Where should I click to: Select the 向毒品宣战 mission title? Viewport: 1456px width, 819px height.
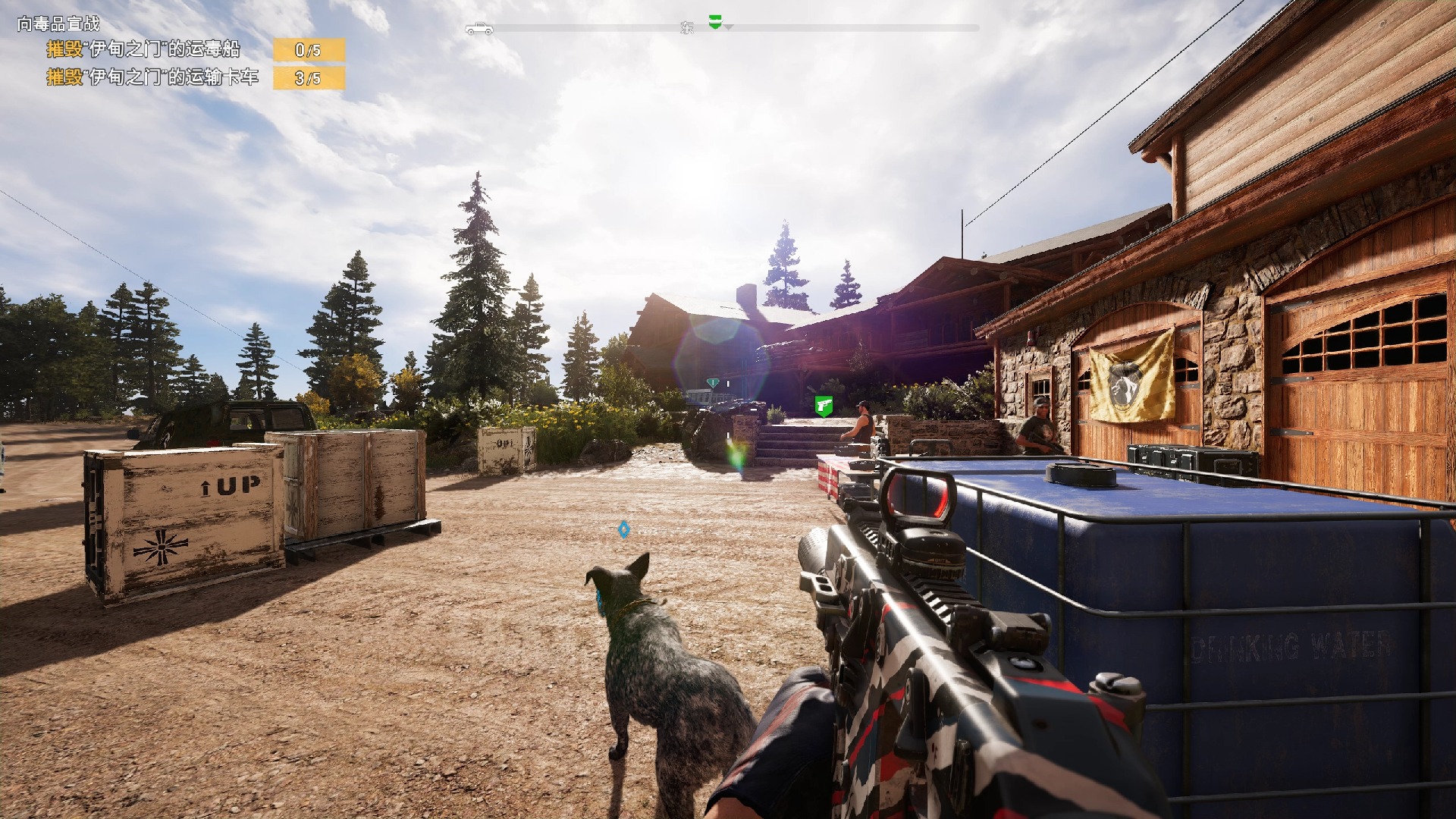tap(58, 24)
